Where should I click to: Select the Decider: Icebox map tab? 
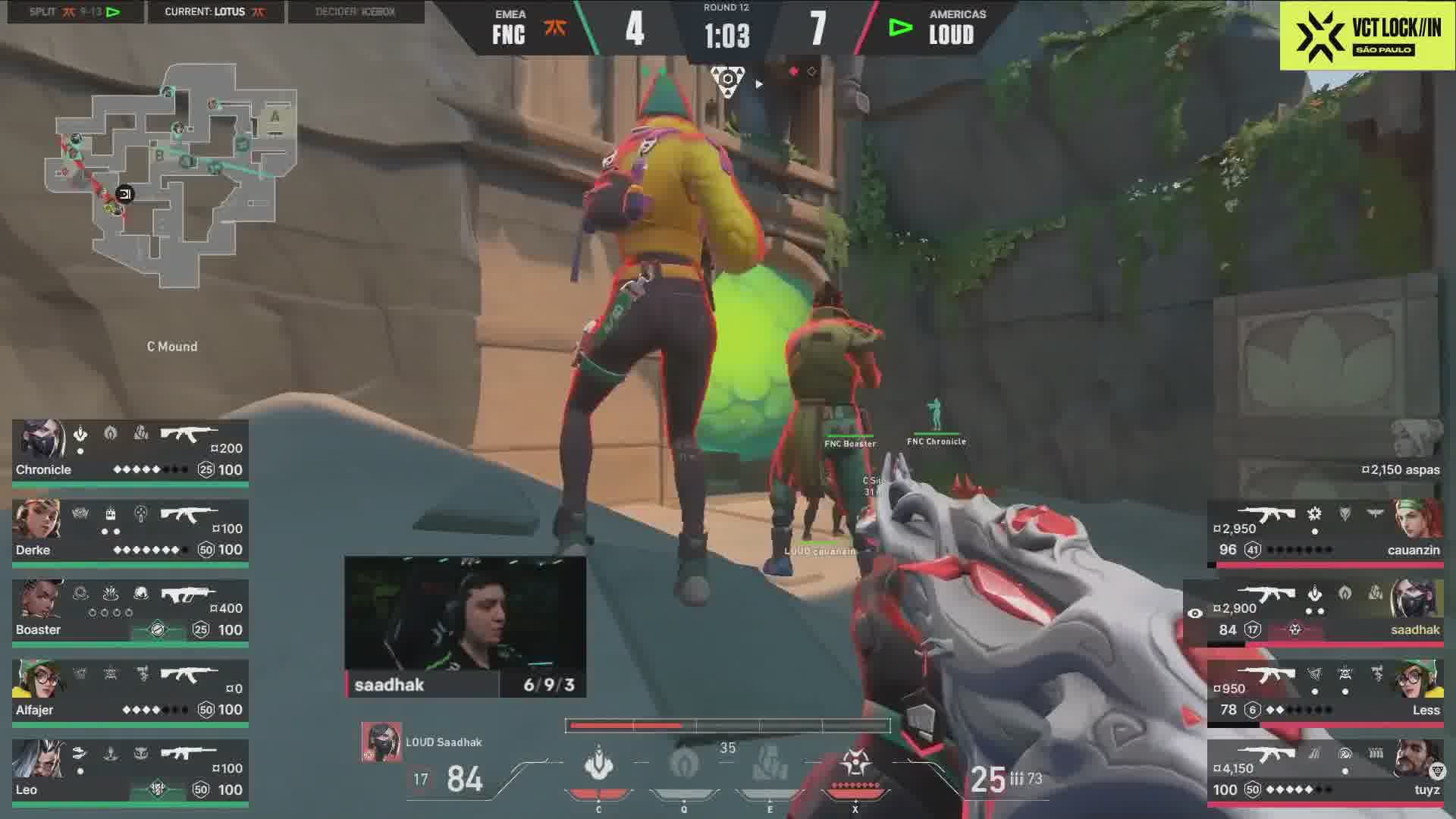click(356, 12)
